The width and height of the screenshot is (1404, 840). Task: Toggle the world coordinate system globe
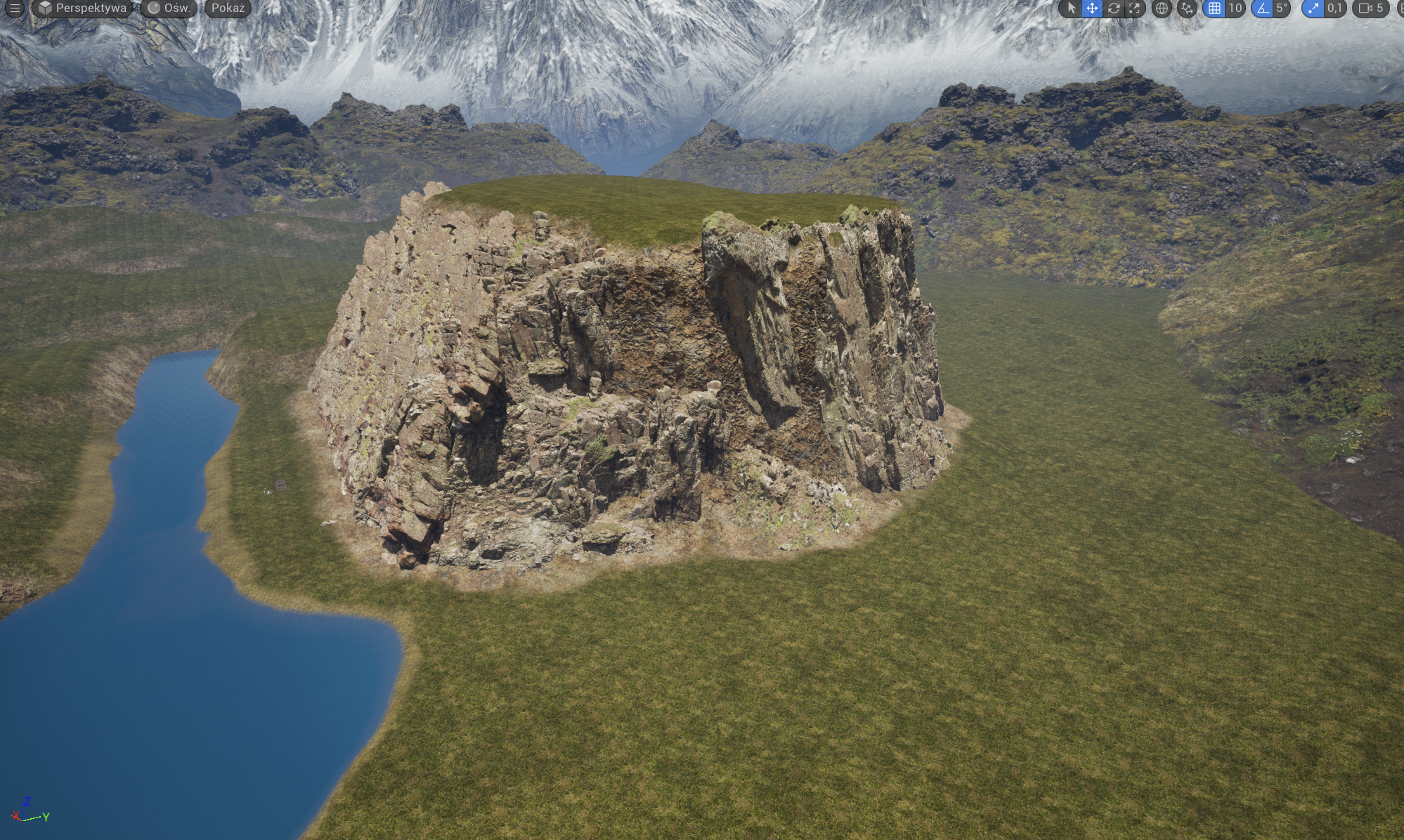tap(1162, 8)
